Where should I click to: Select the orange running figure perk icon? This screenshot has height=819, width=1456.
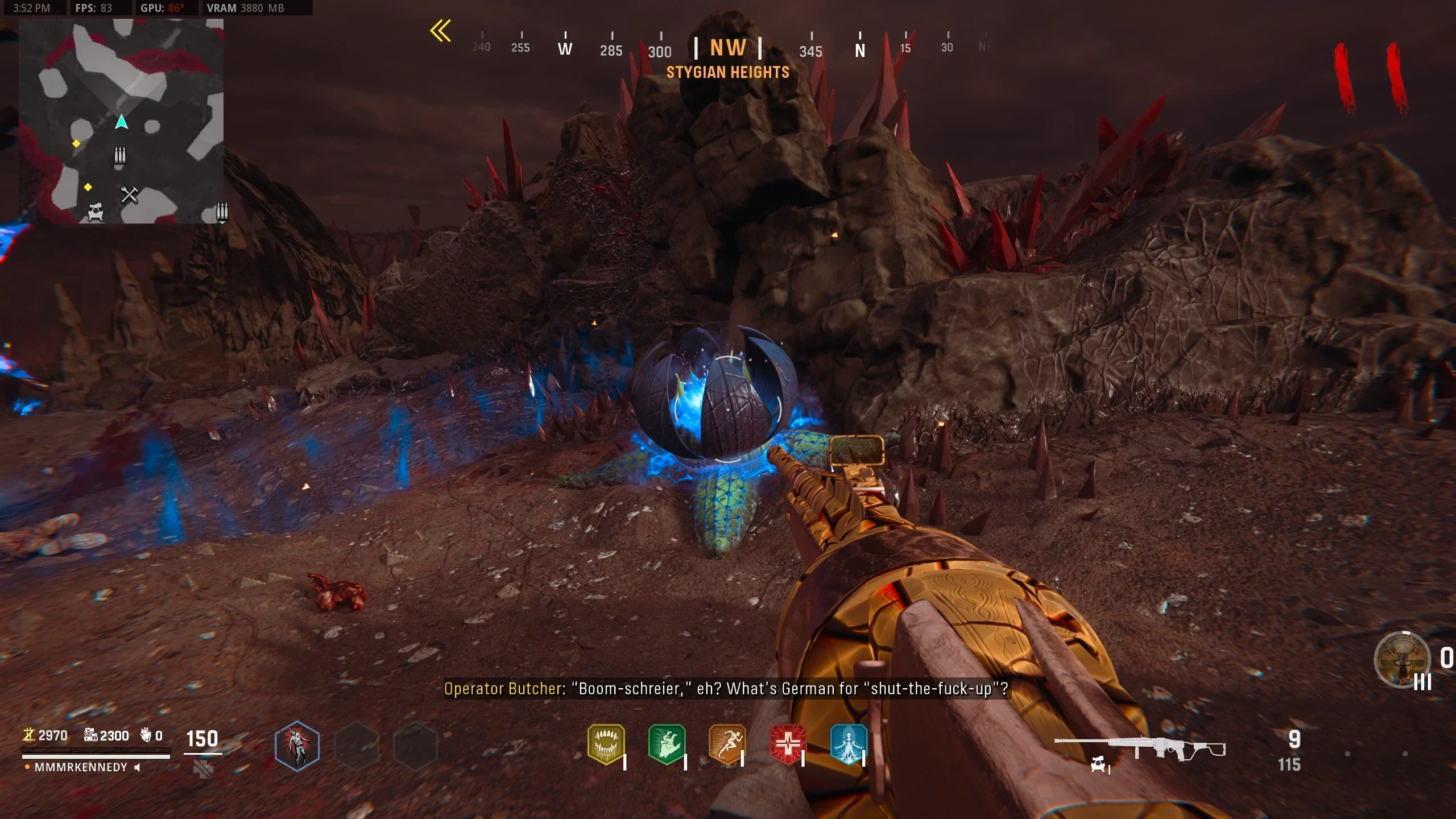(x=727, y=744)
